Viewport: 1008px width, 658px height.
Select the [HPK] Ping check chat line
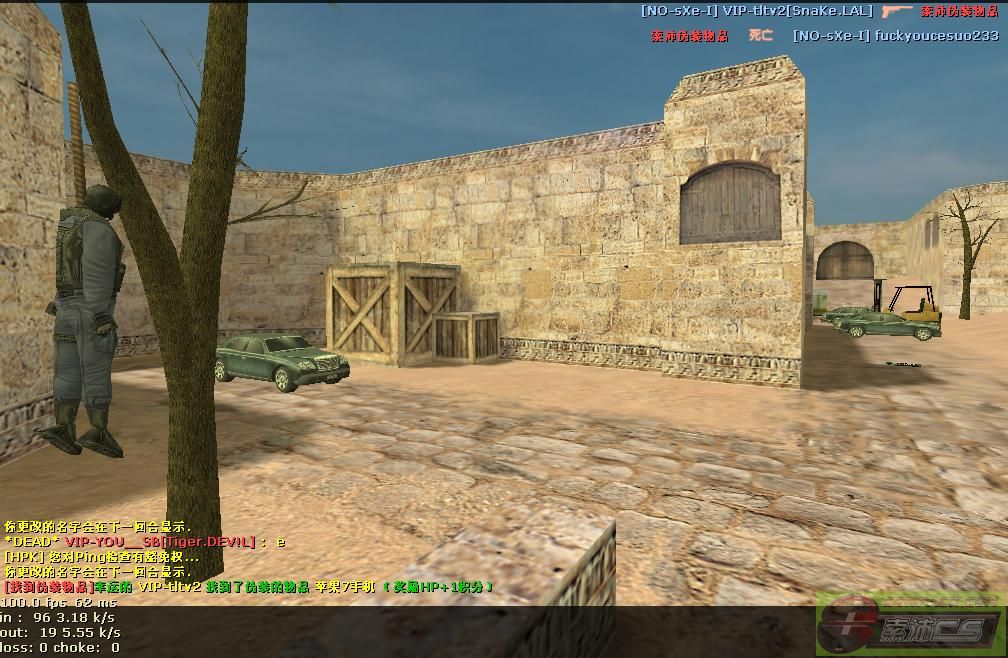click(x=102, y=557)
